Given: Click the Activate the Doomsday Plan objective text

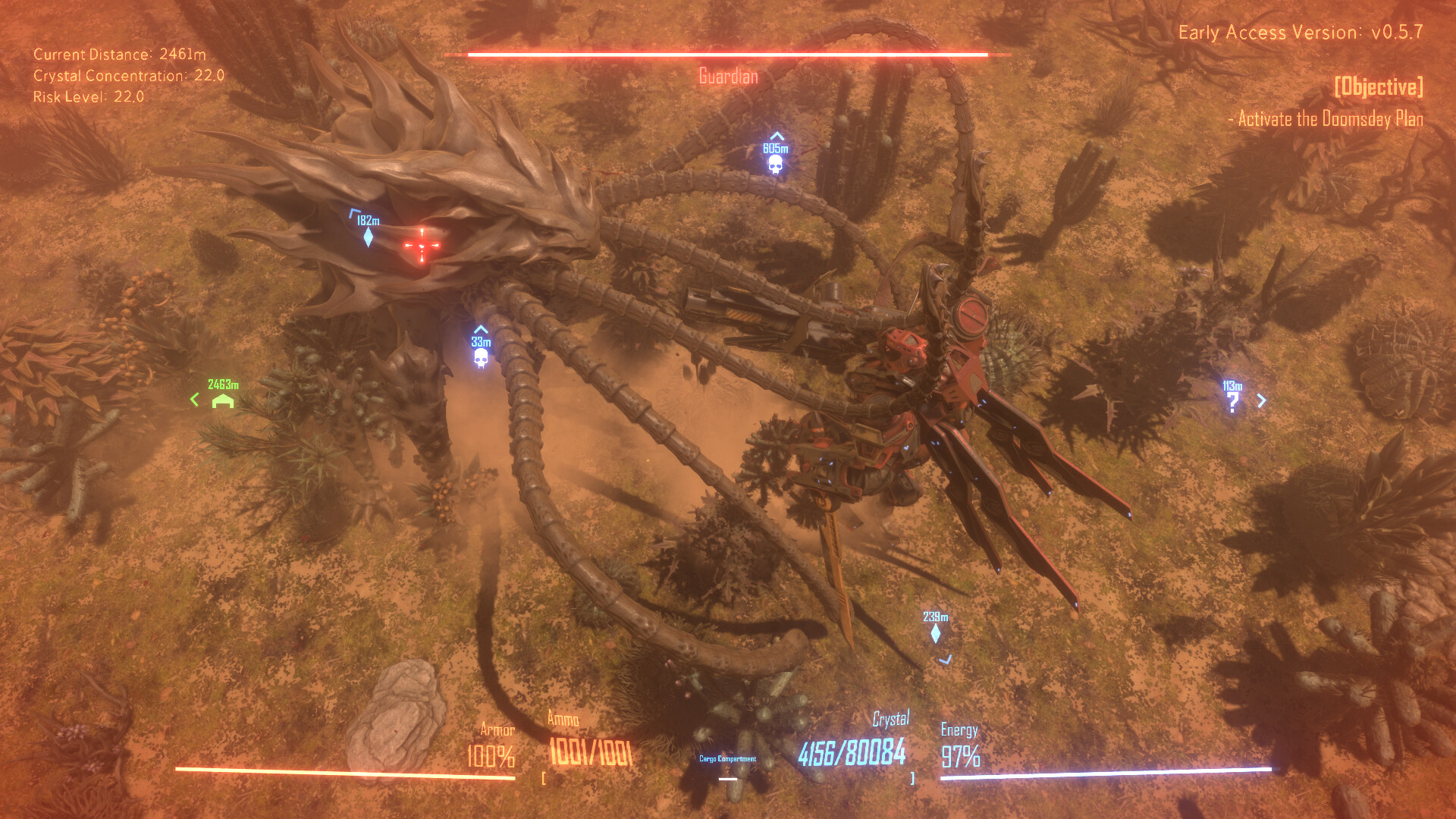Looking at the screenshot, I should point(1327,118).
